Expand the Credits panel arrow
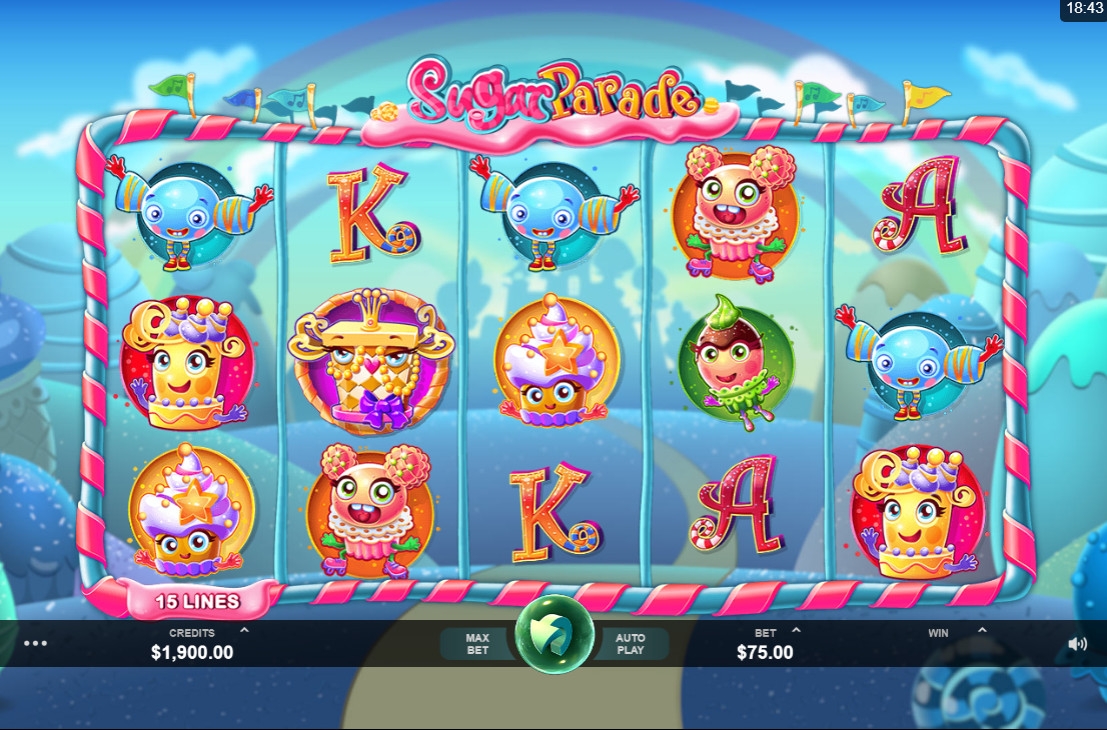Viewport: 1107px width, 730px height. [x=245, y=631]
